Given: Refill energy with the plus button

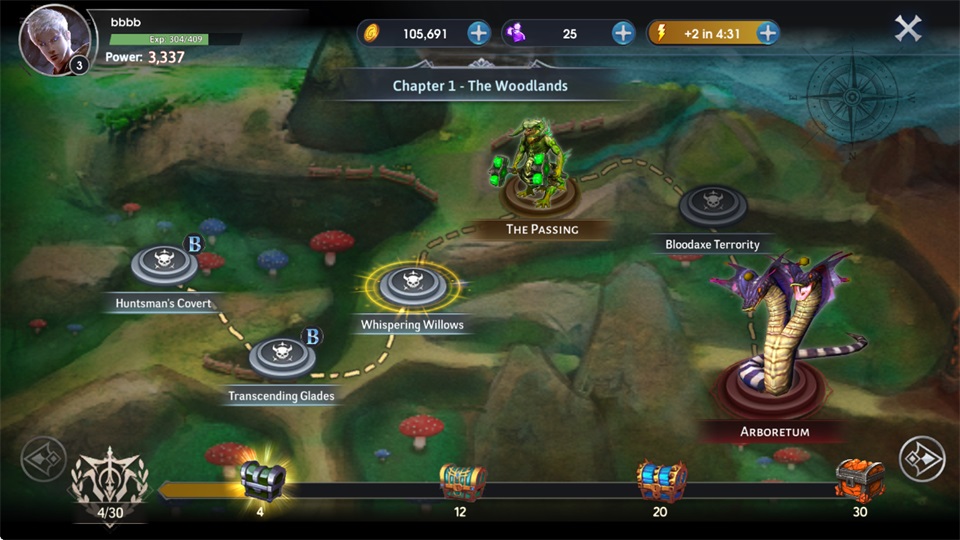Looking at the screenshot, I should point(767,33).
